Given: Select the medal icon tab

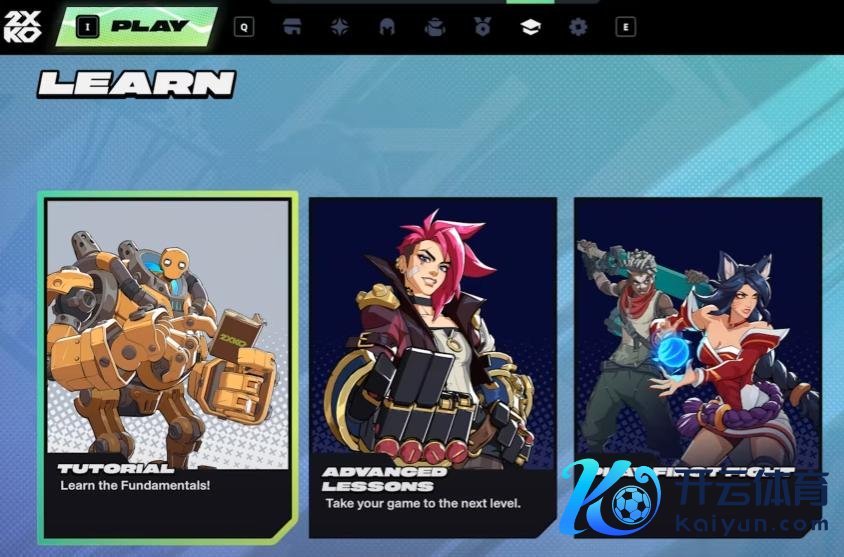Looking at the screenshot, I should (483, 27).
